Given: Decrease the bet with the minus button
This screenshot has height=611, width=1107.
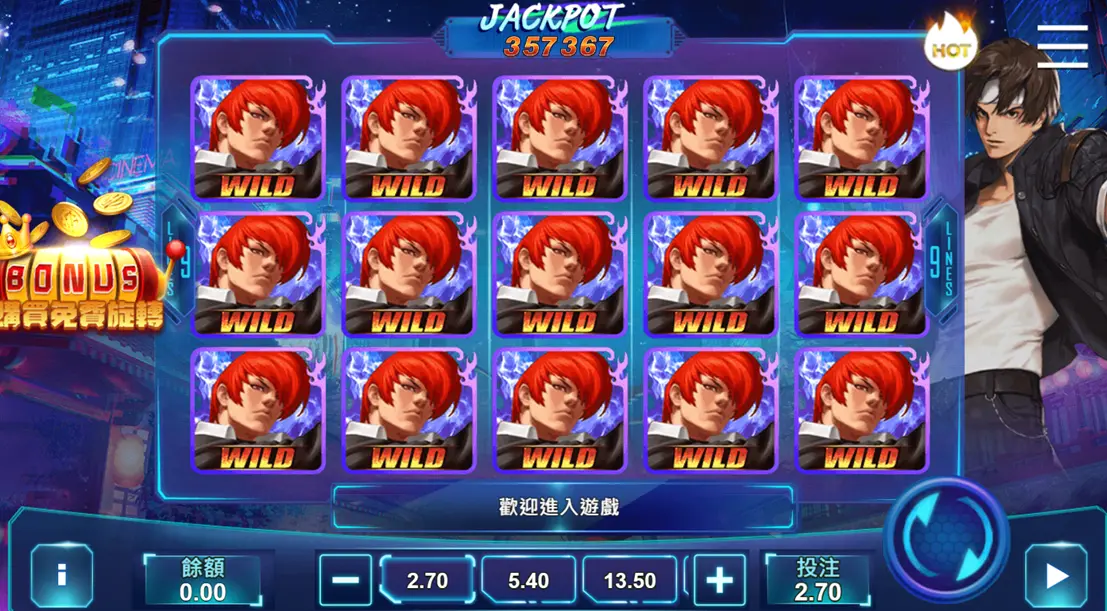Looking at the screenshot, I should 345,580.
